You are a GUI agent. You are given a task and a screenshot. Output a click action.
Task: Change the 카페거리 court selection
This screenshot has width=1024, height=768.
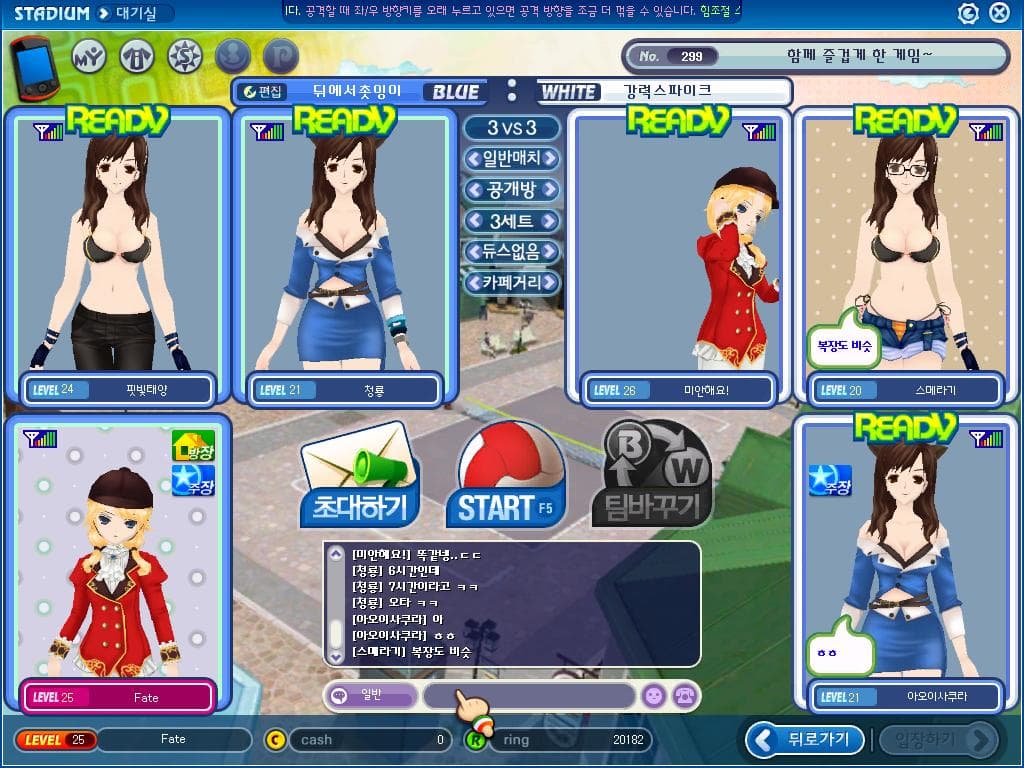click(511, 283)
